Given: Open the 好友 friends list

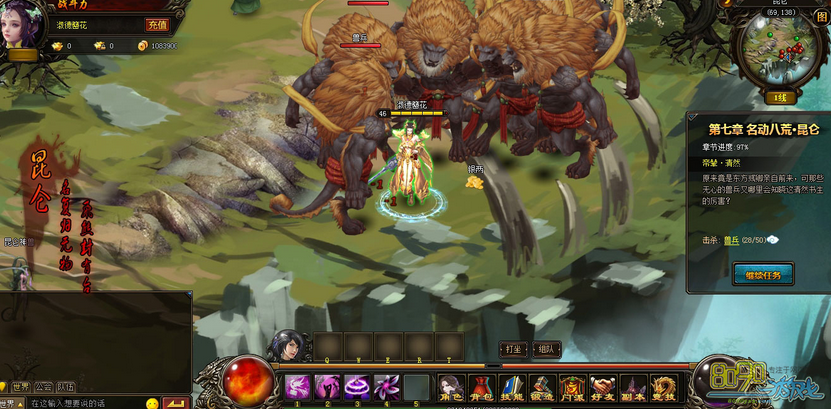Looking at the screenshot, I should 602,388.
